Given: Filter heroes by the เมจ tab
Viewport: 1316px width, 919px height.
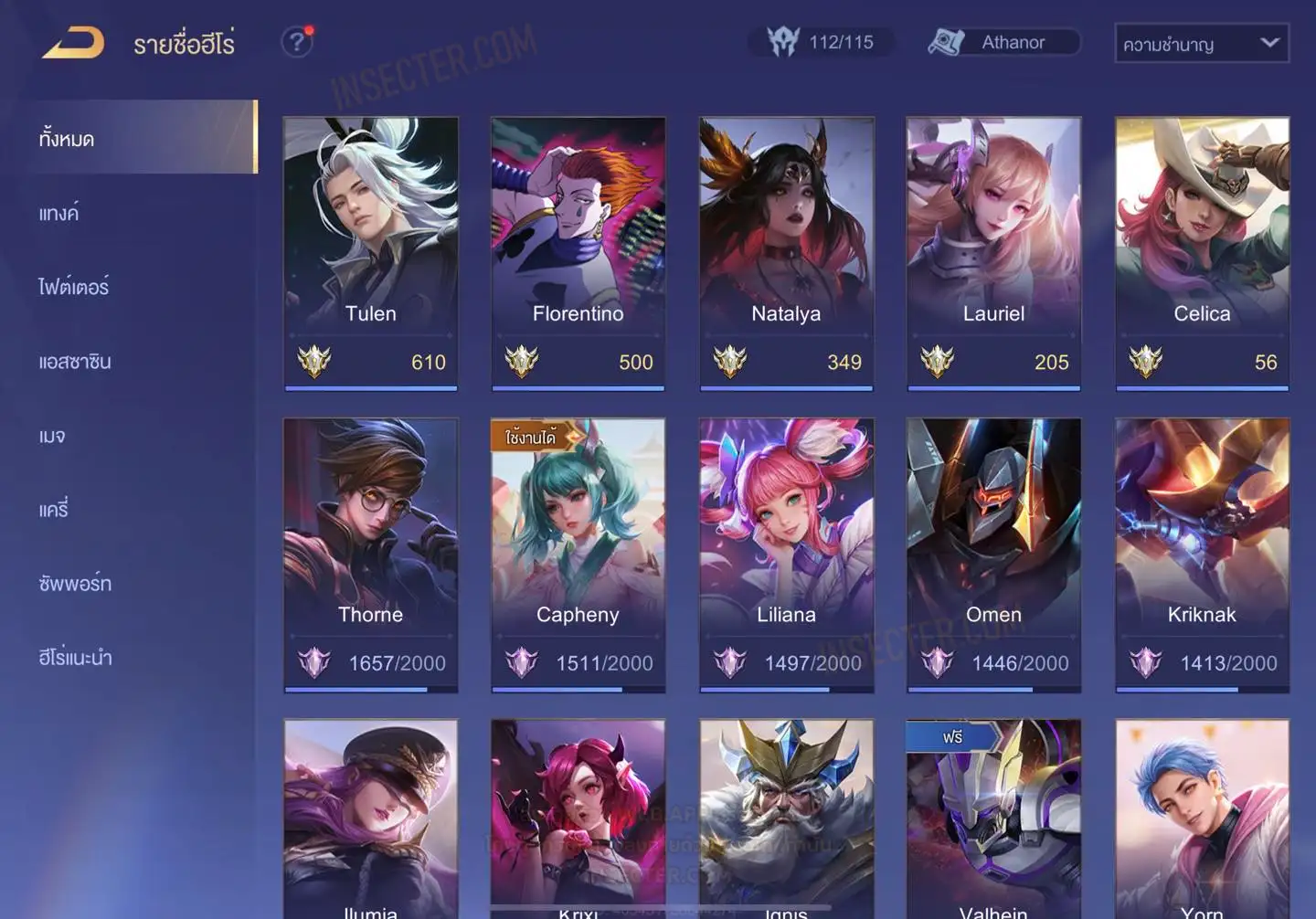Looking at the screenshot, I should point(52,436).
